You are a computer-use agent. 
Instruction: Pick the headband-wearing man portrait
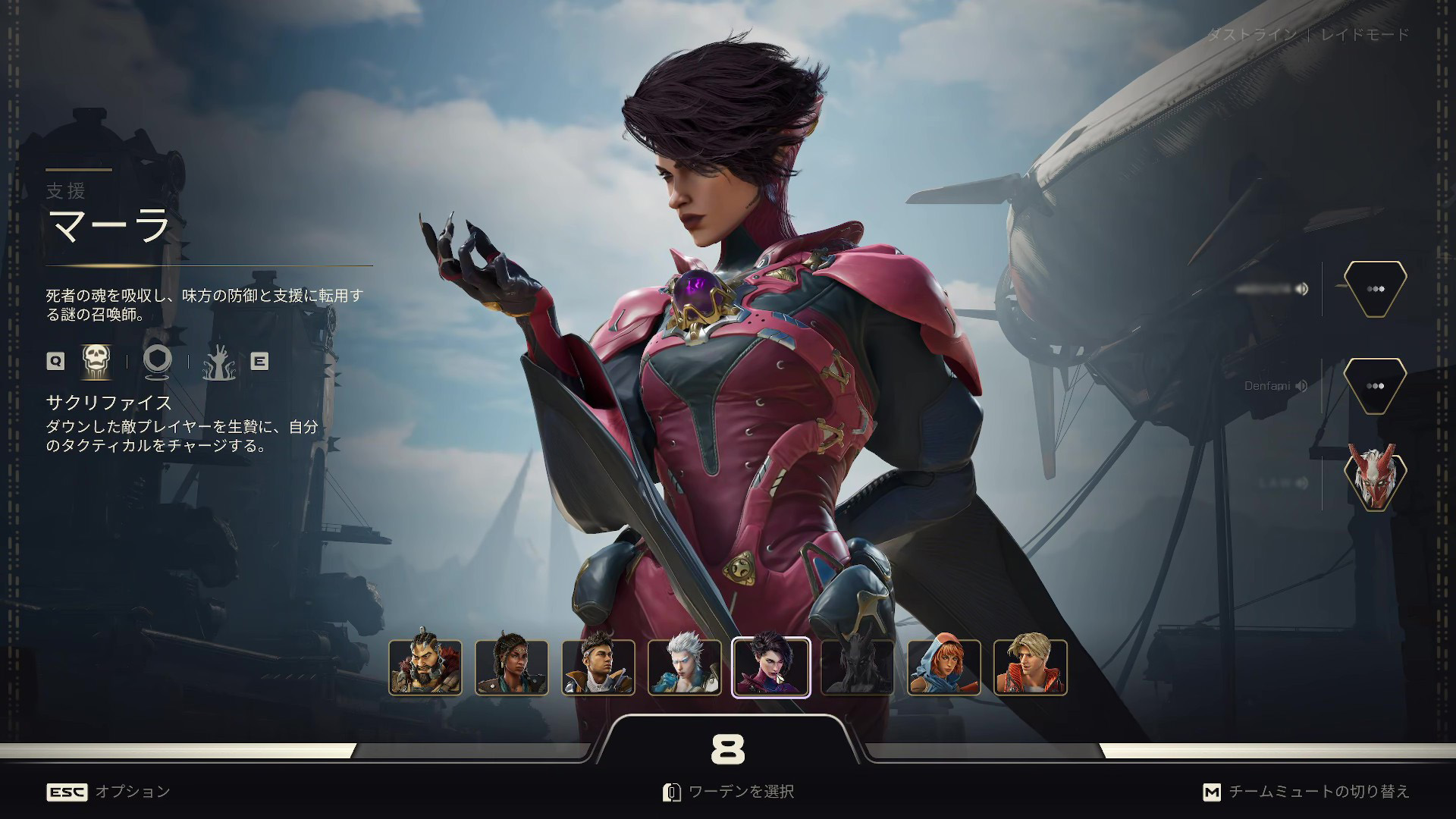tap(598, 667)
